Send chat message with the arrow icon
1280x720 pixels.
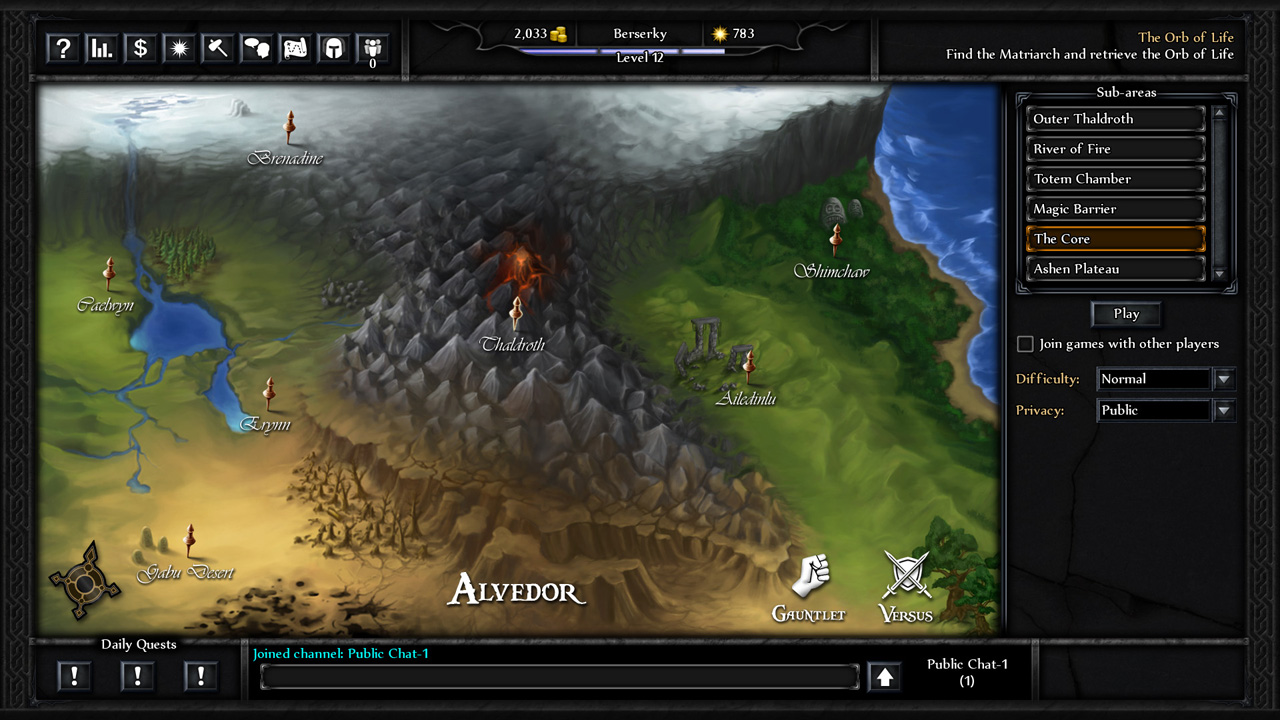click(x=884, y=676)
